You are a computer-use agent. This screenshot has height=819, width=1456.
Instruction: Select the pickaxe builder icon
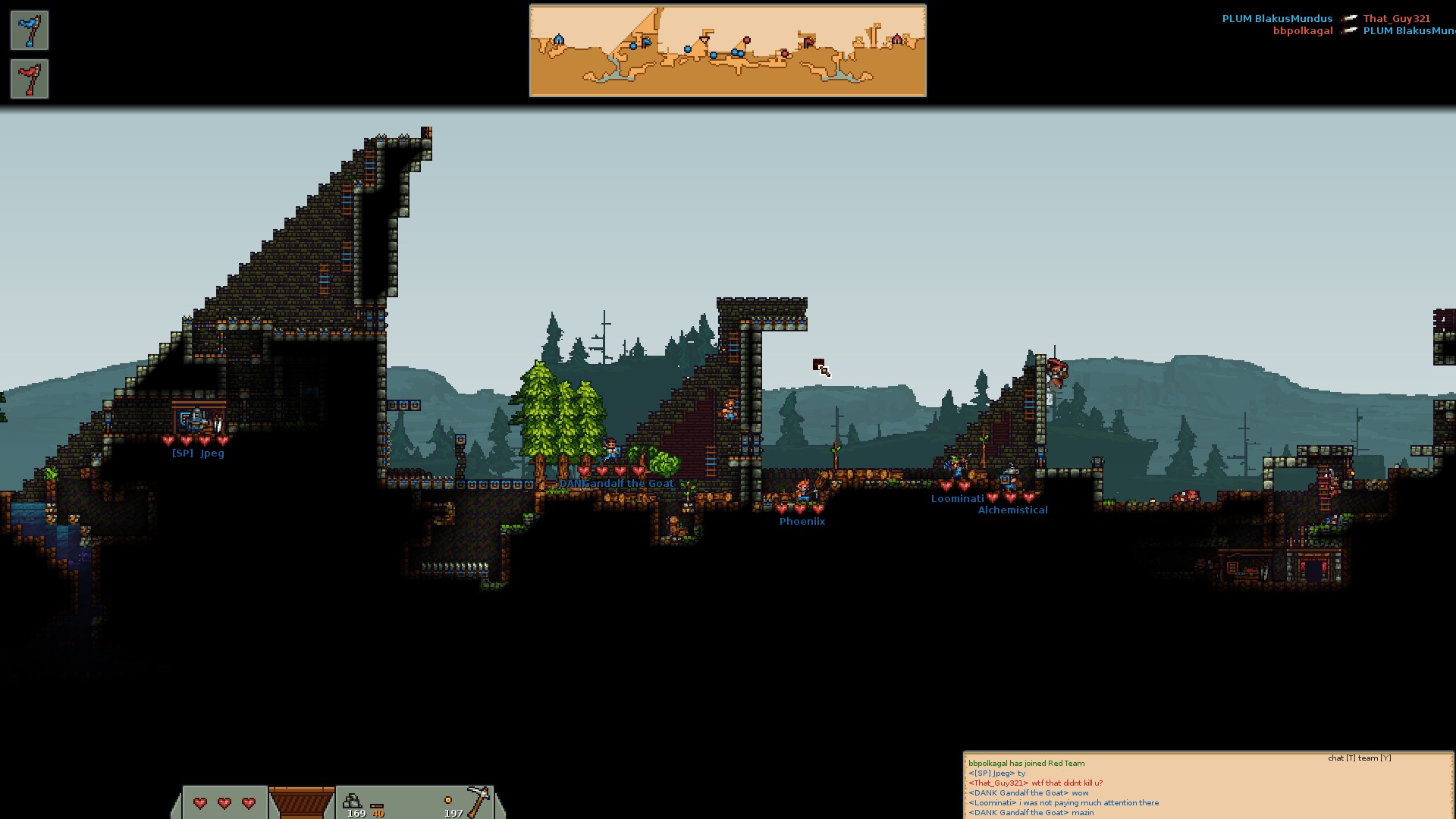(x=478, y=800)
